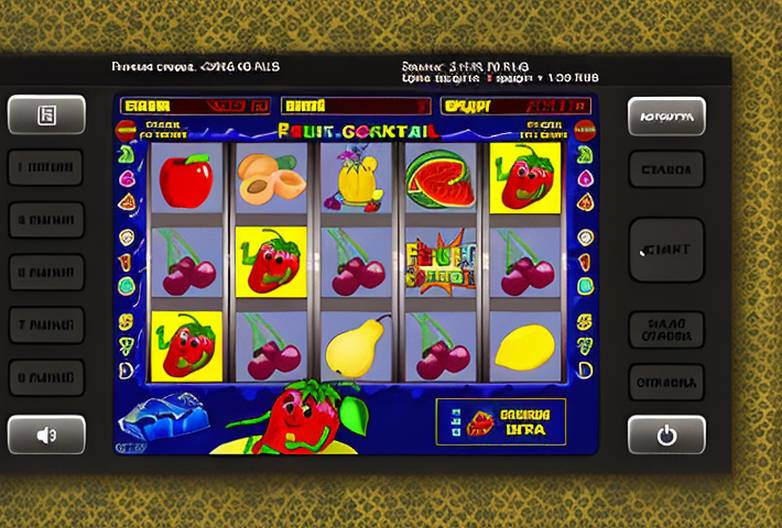Hit the large square Start spin button
Viewport: 782px width, 528px height.
(666, 250)
